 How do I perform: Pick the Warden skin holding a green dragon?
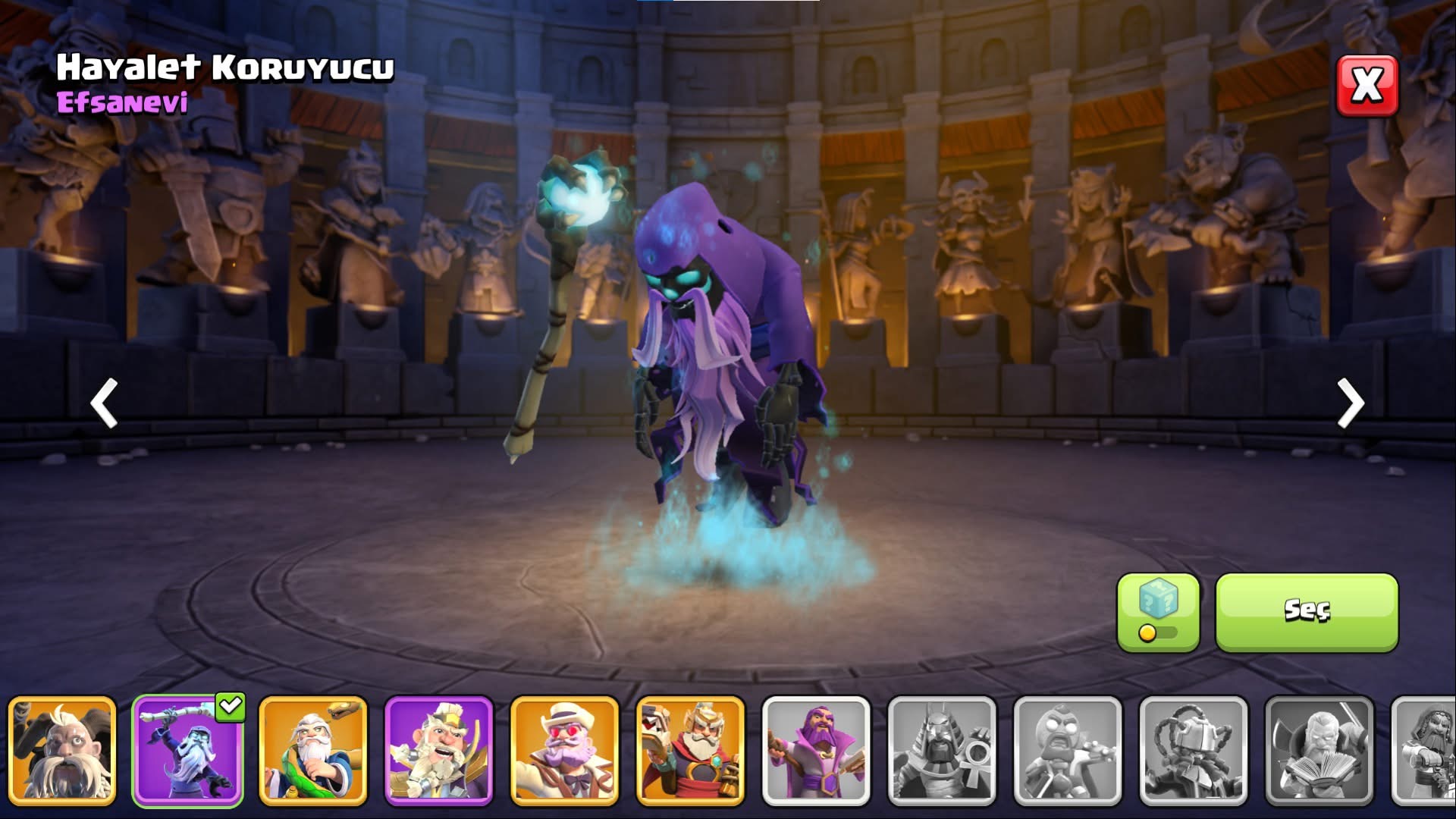313,750
